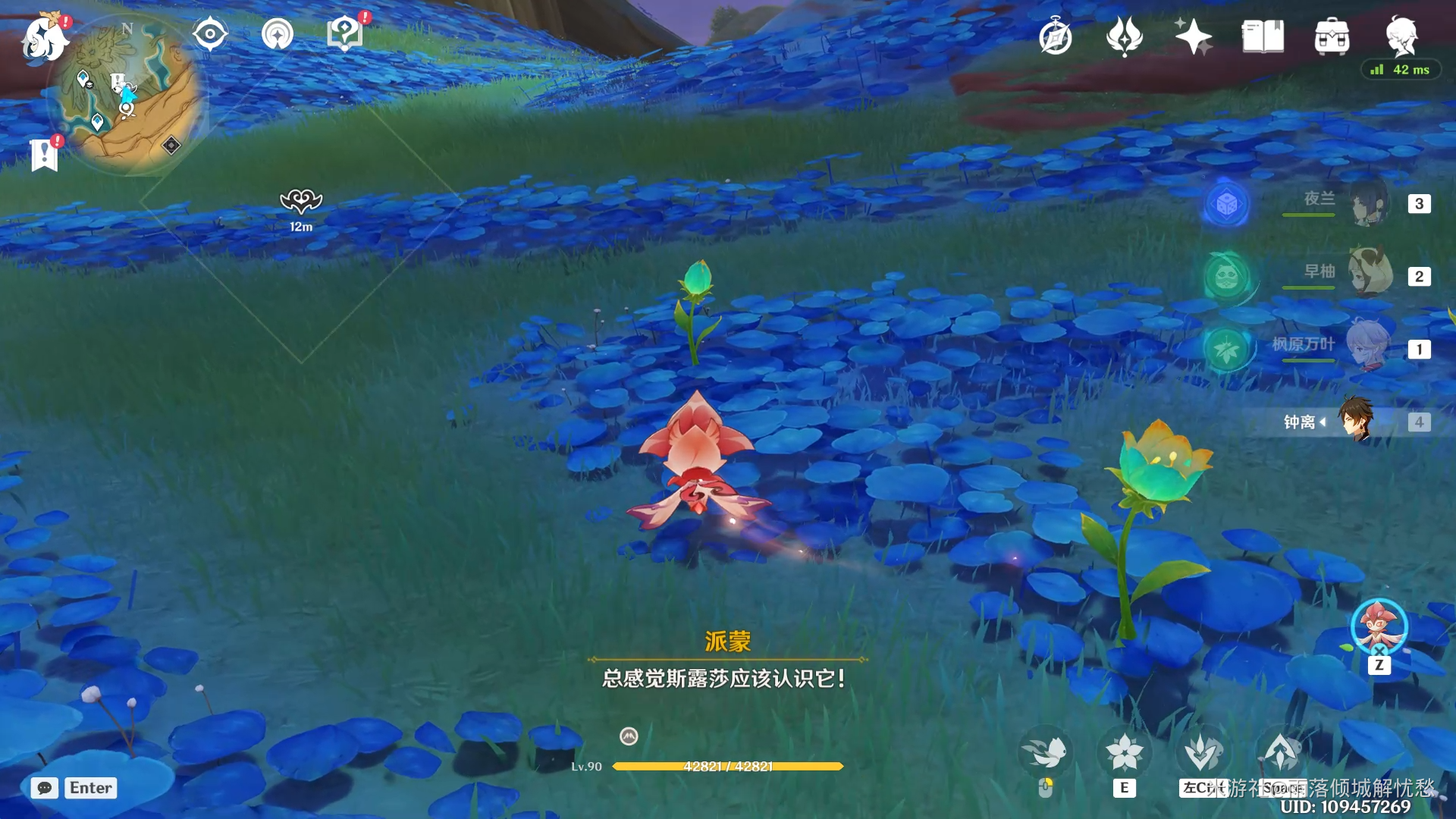Open the Wish menu star icon
This screenshot has height=819, width=1456.
[1194, 36]
